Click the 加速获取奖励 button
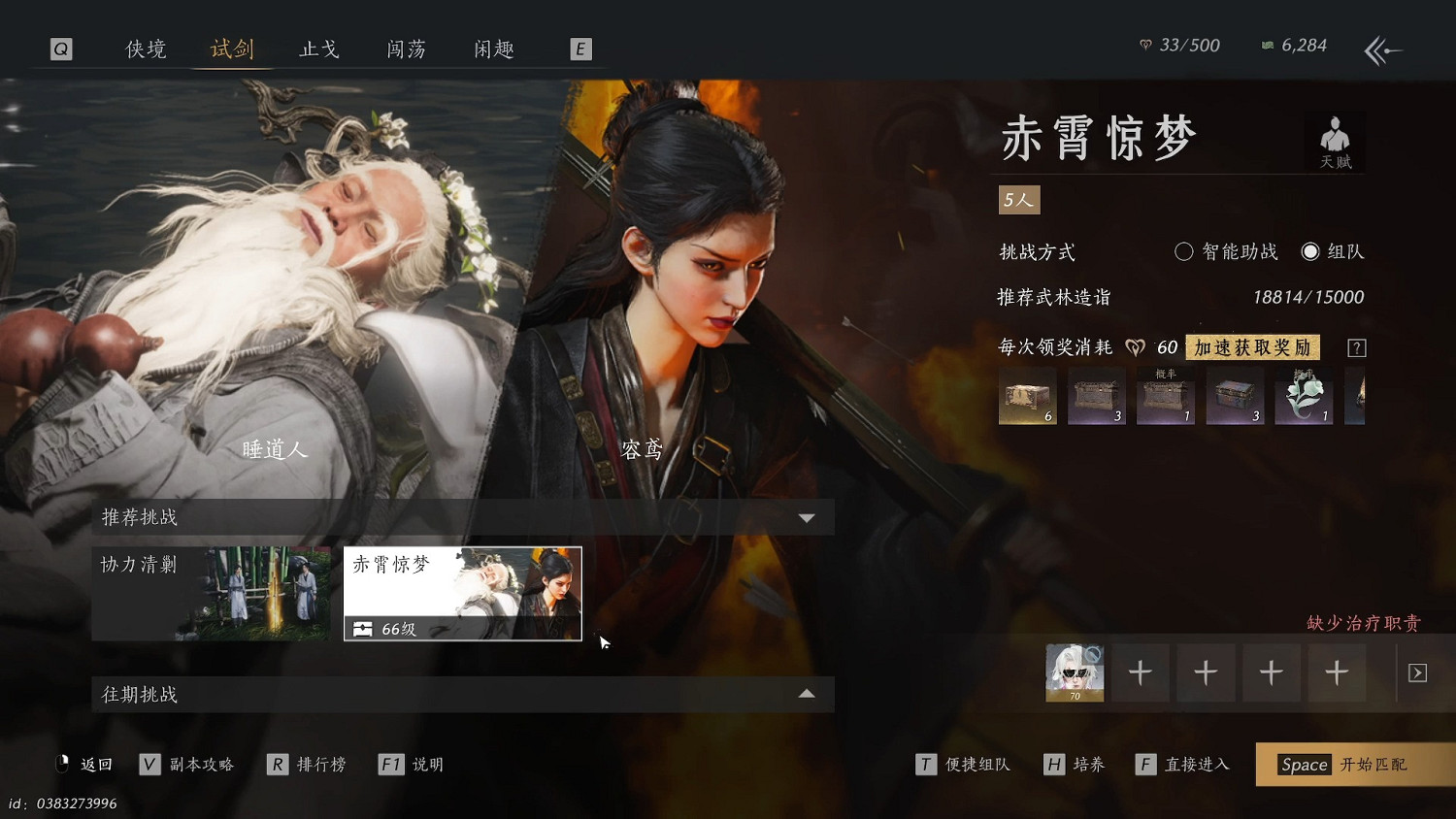Image resolution: width=1456 pixels, height=819 pixels. point(1252,346)
